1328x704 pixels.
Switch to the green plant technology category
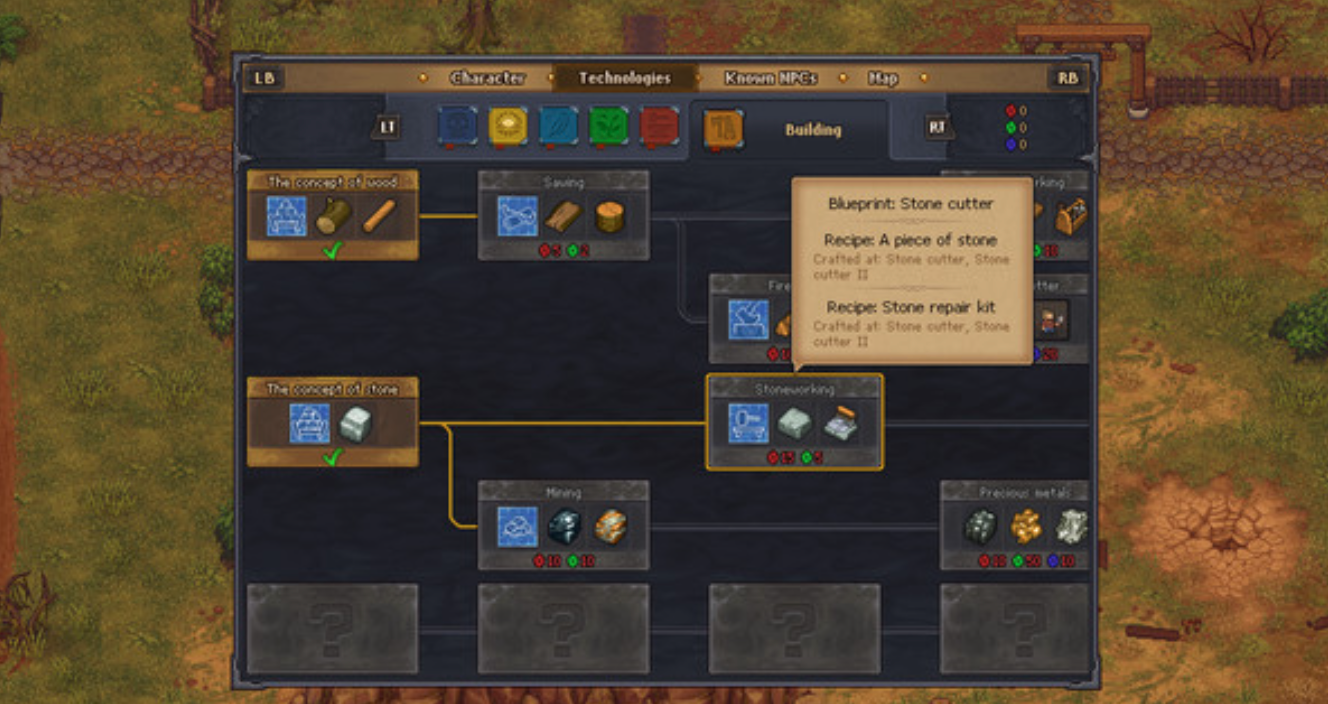tap(608, 127)
